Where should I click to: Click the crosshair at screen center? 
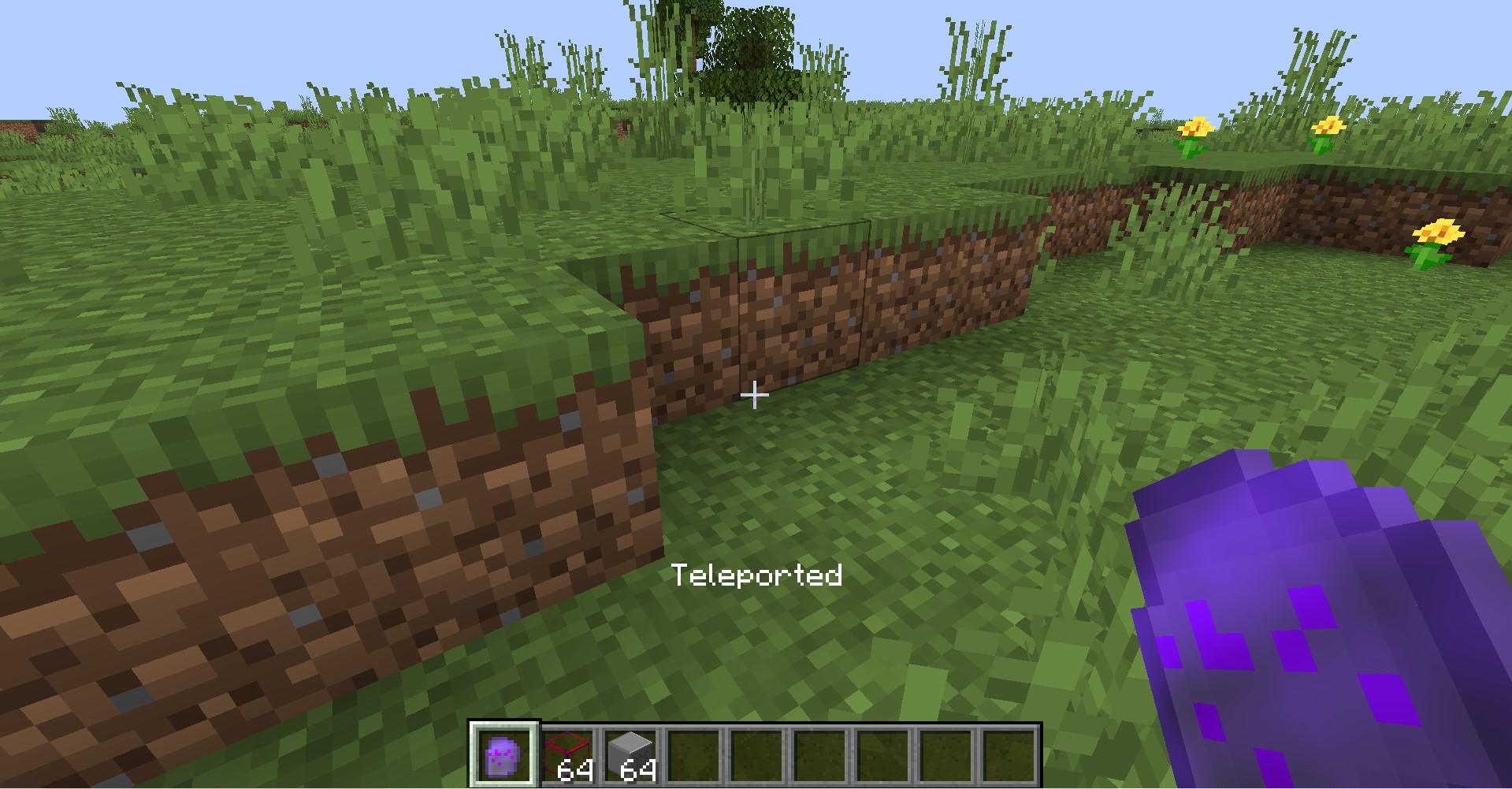(756, 394)
